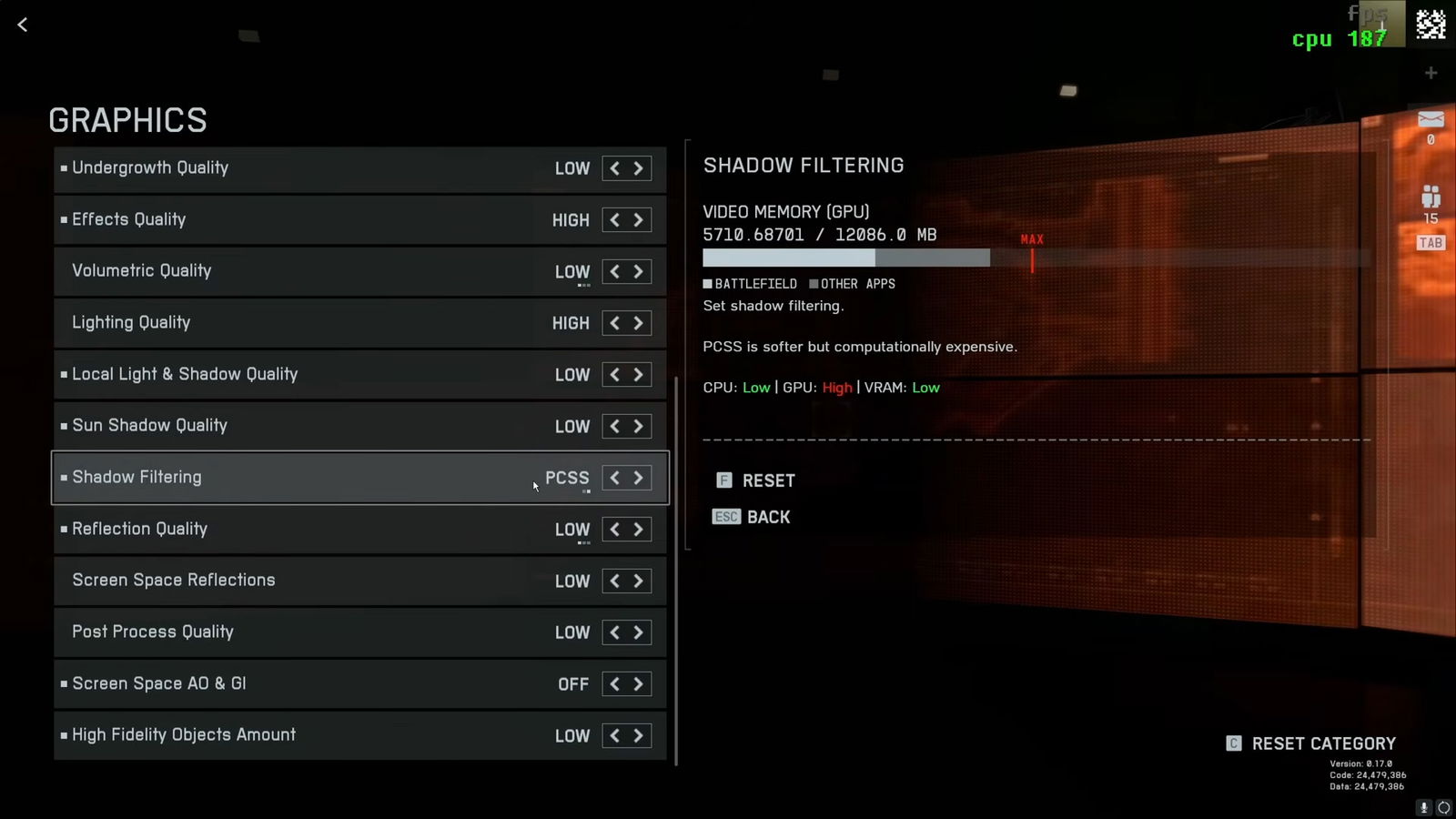The image size is (1456, 819).
Task: Click the social icon showing 15 players
Action: [1430, 196]
